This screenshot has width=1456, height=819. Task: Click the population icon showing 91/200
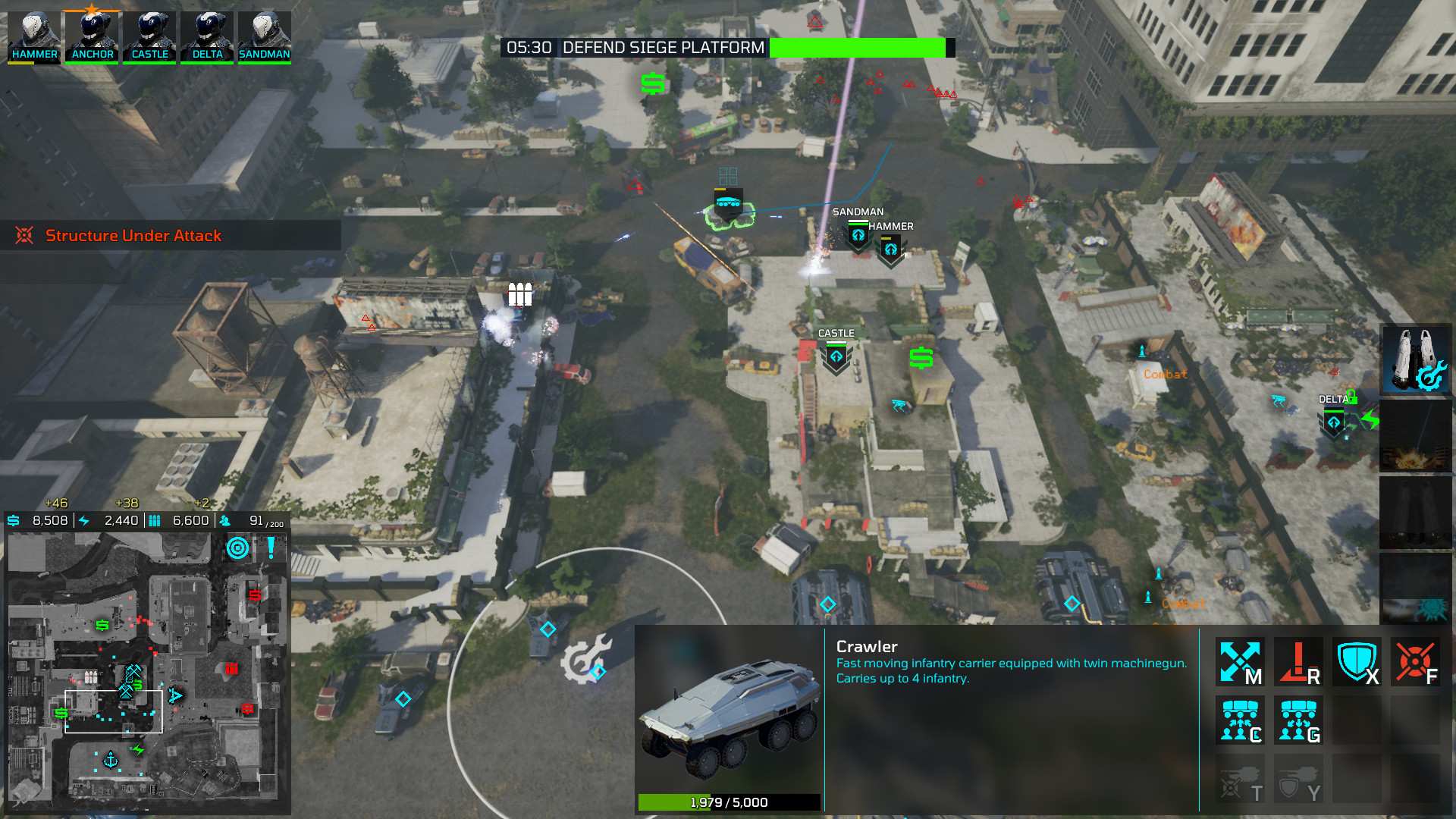click(223, 521)
